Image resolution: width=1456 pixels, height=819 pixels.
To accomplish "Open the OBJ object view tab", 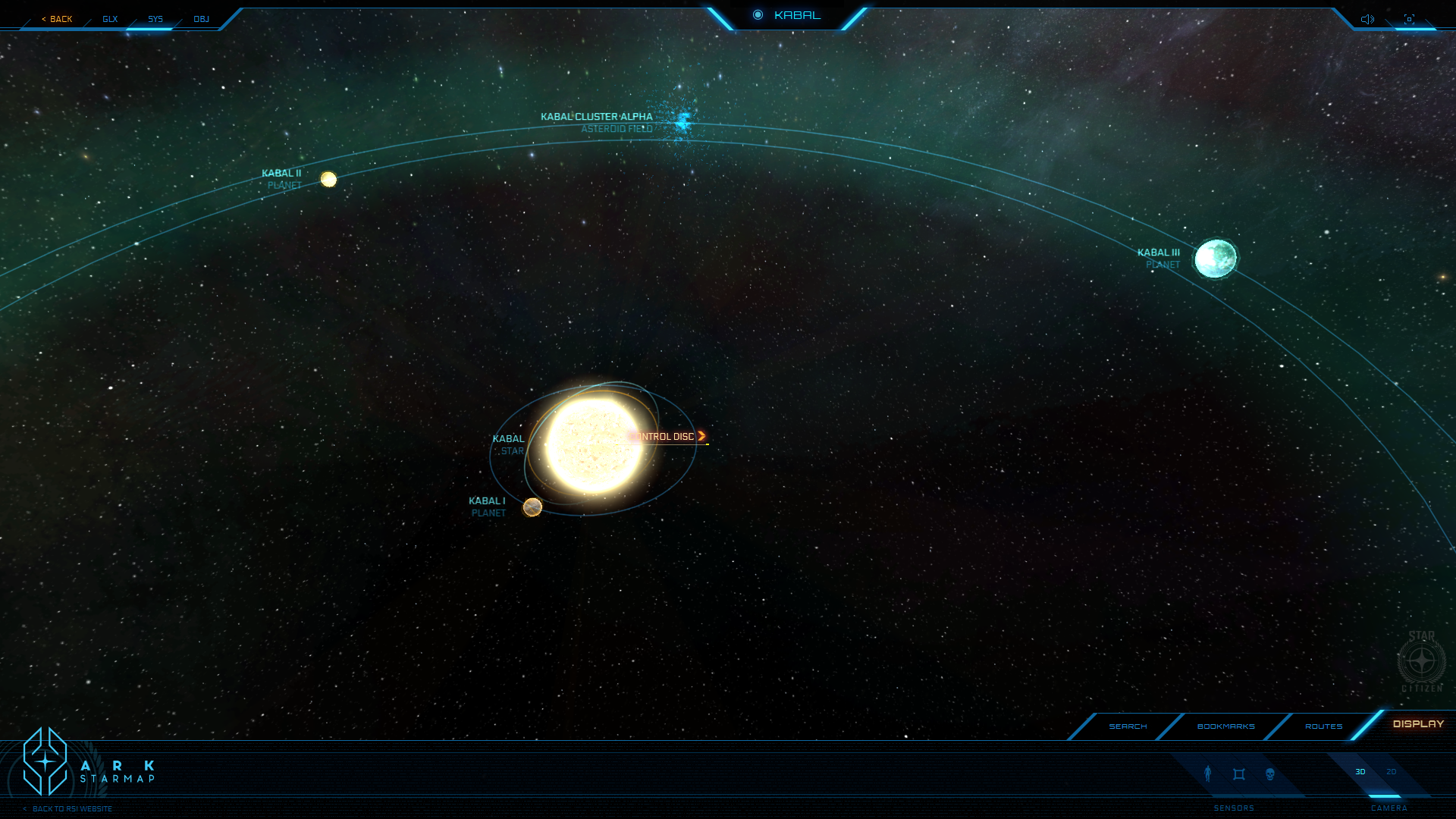I will 201,19.
